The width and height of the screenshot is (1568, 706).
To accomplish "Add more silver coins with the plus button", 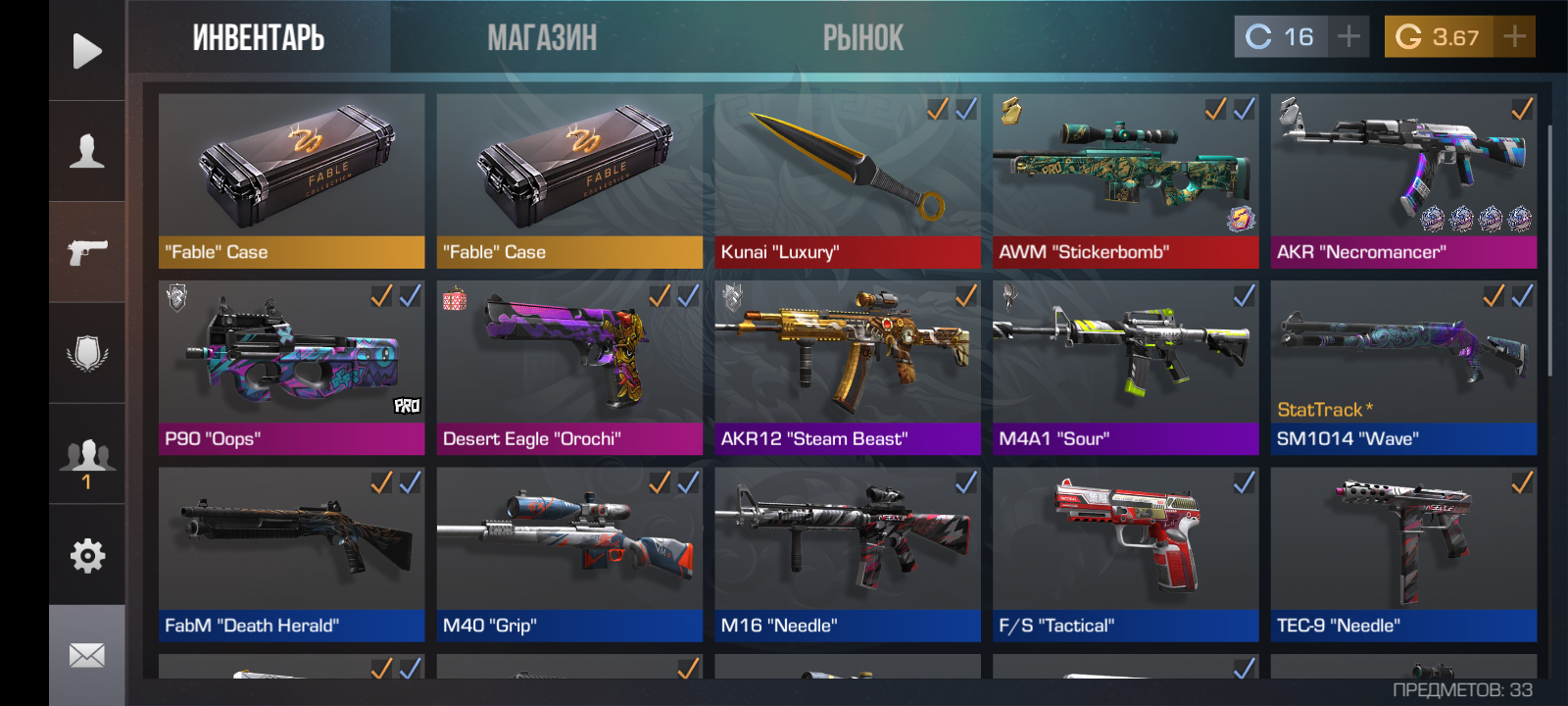I will point(1349,37).
